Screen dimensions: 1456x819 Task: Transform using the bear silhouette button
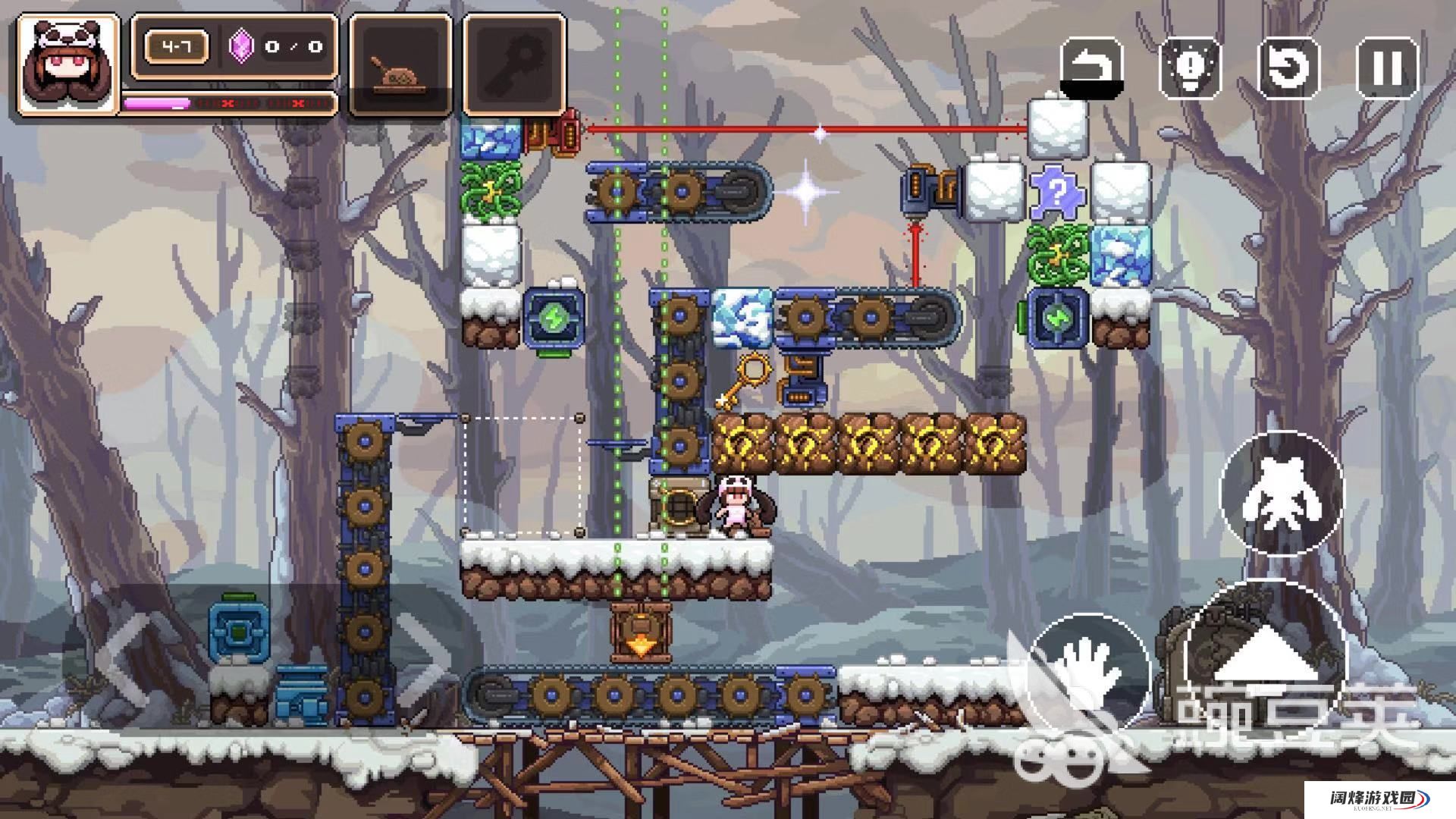[x=1282, y=493]
